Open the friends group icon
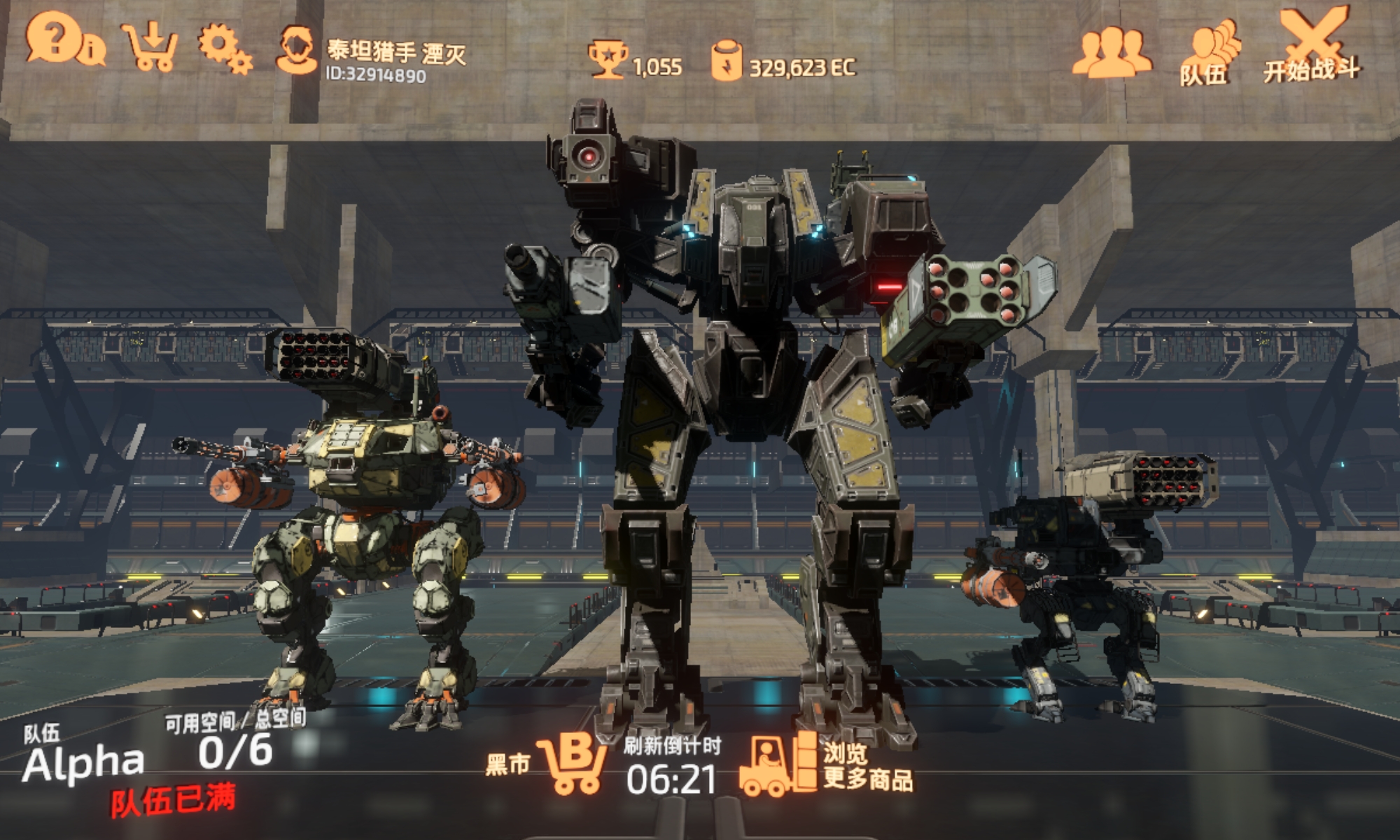The width and height of the screenshot is (1400, 840). pos(1111,52)
